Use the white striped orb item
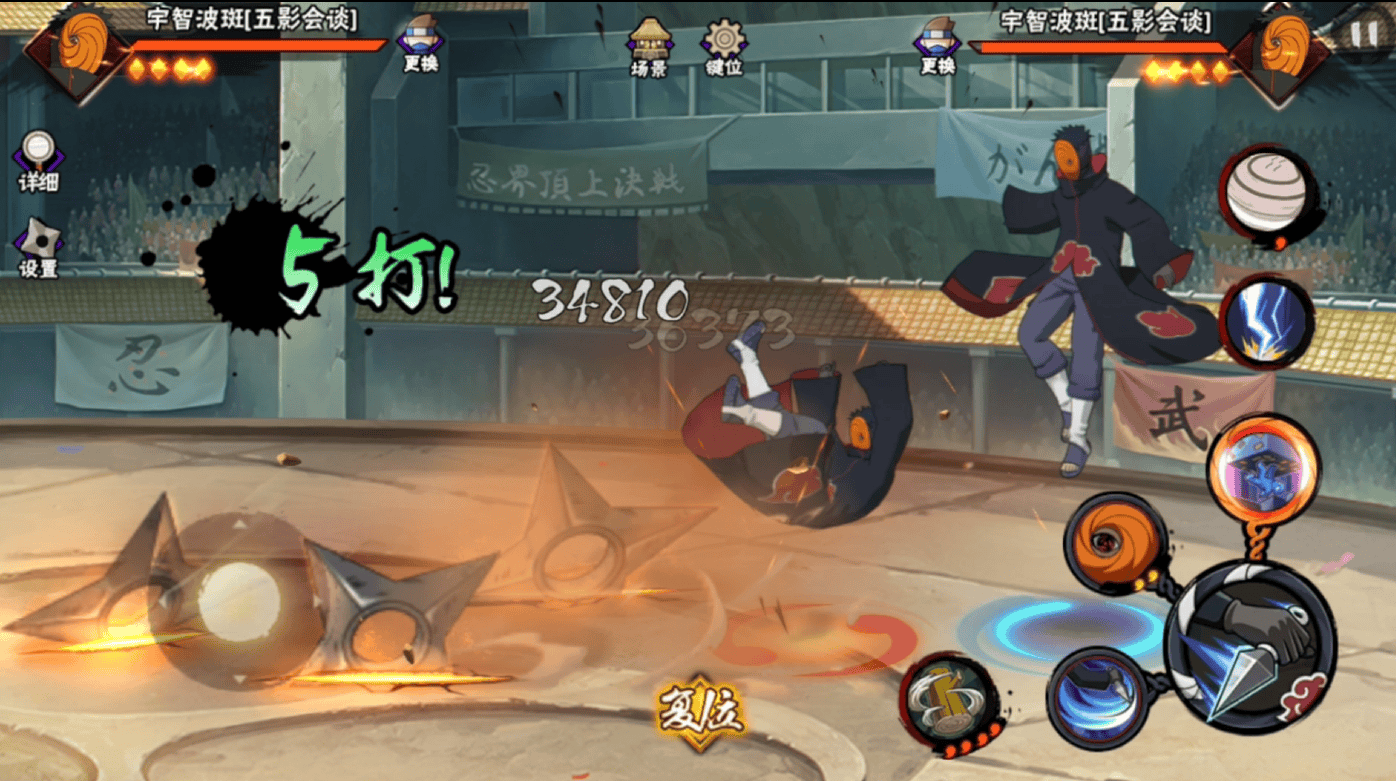The width and height of the screenshot is (1396, 781). coord(1267,192)
